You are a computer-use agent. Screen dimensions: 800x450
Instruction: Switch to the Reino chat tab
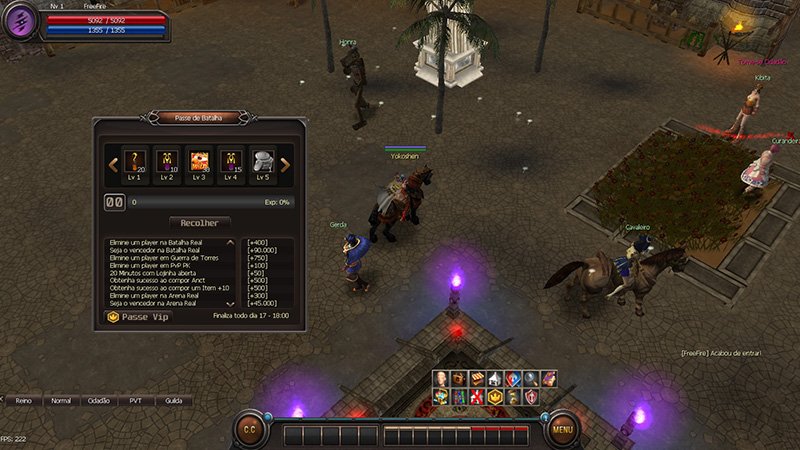(24, 400)
